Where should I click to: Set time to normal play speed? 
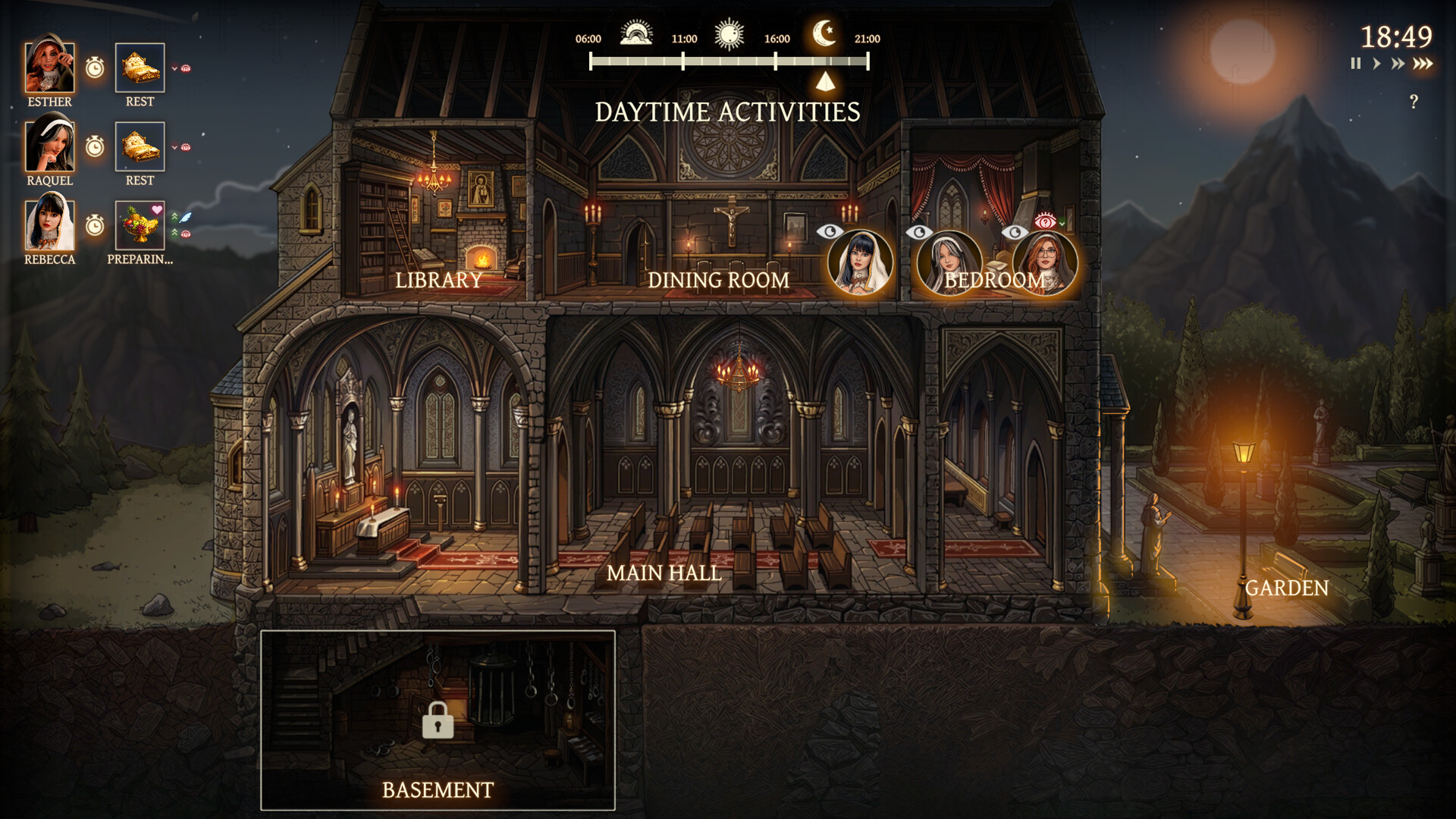[1376, 64]
